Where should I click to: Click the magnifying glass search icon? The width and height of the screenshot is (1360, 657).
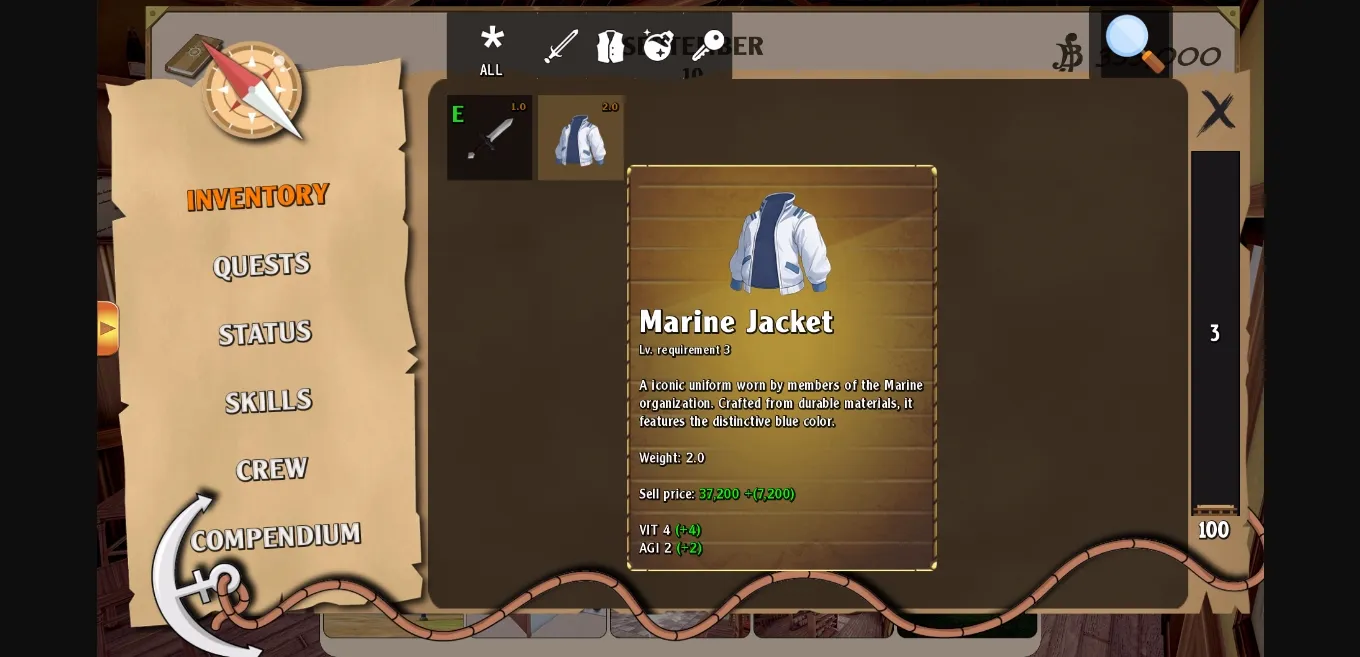click(x=1134, y=43)
